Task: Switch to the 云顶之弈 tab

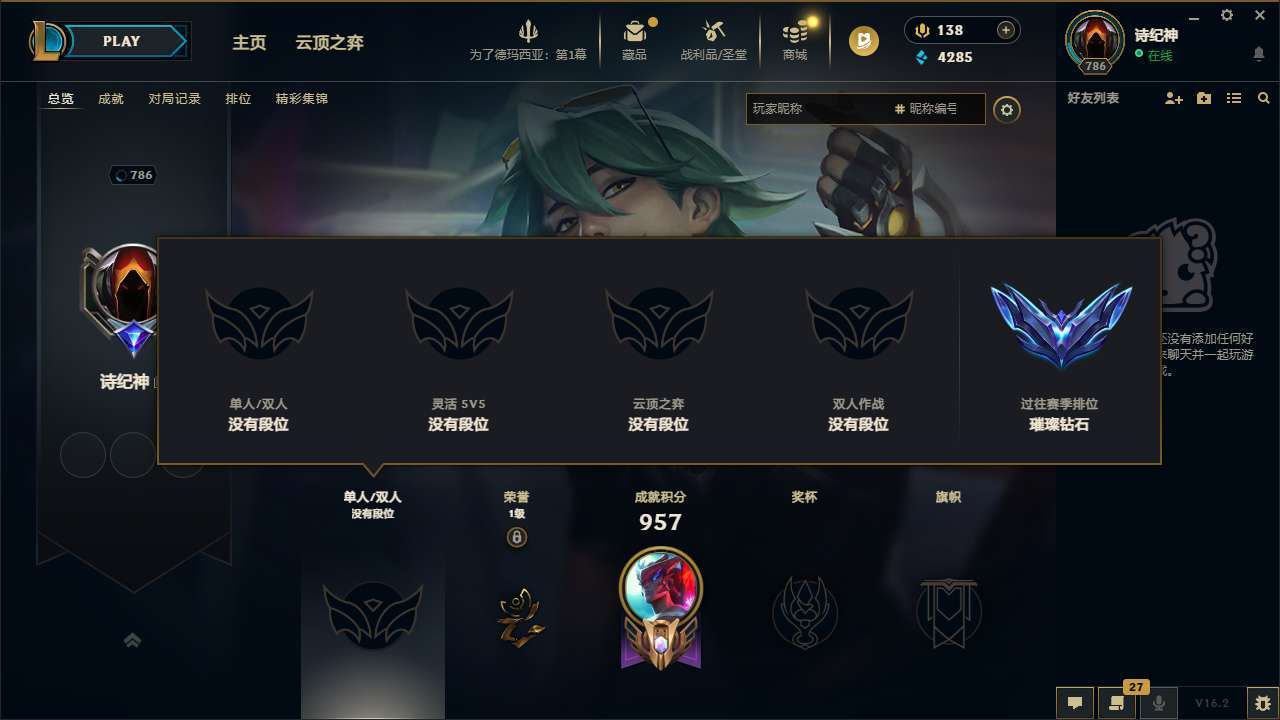Action: tap(328, 43)
